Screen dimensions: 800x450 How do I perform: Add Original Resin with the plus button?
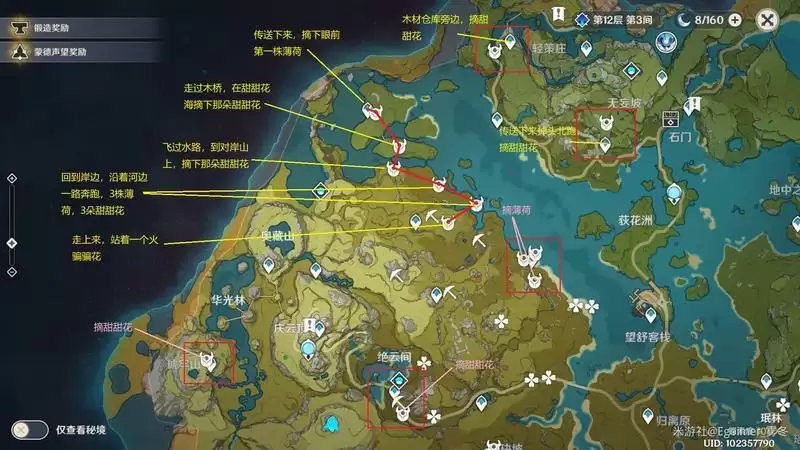[x=735, y=19]
